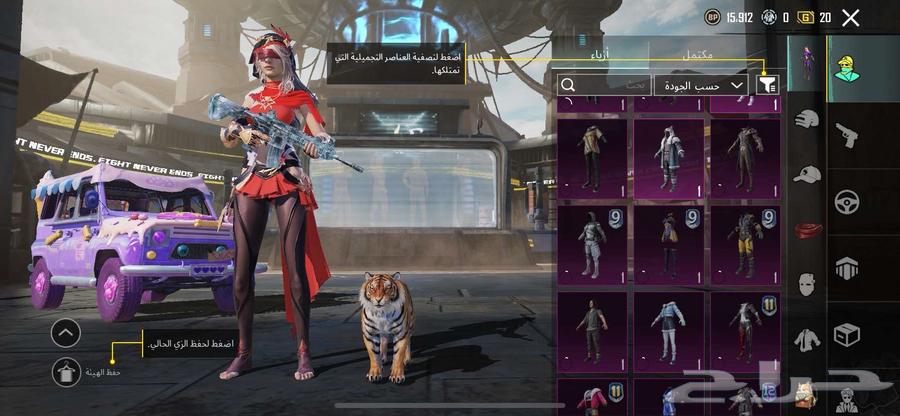The image size is (900, 416).
Task: Select the helmet category icon
Action: (x=807, y=119)
